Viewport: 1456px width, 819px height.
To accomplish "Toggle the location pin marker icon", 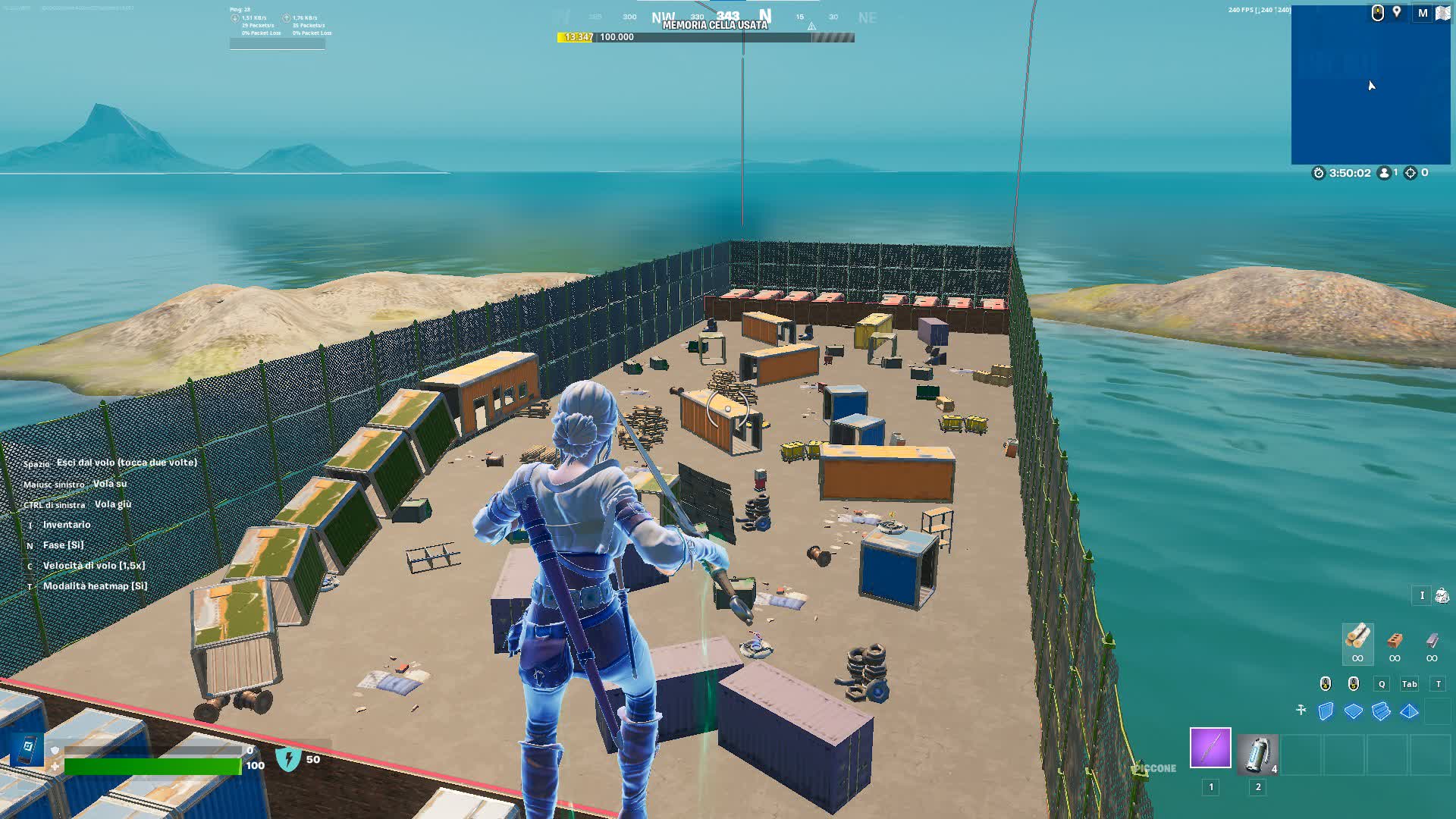I will tap(1396, 12).
